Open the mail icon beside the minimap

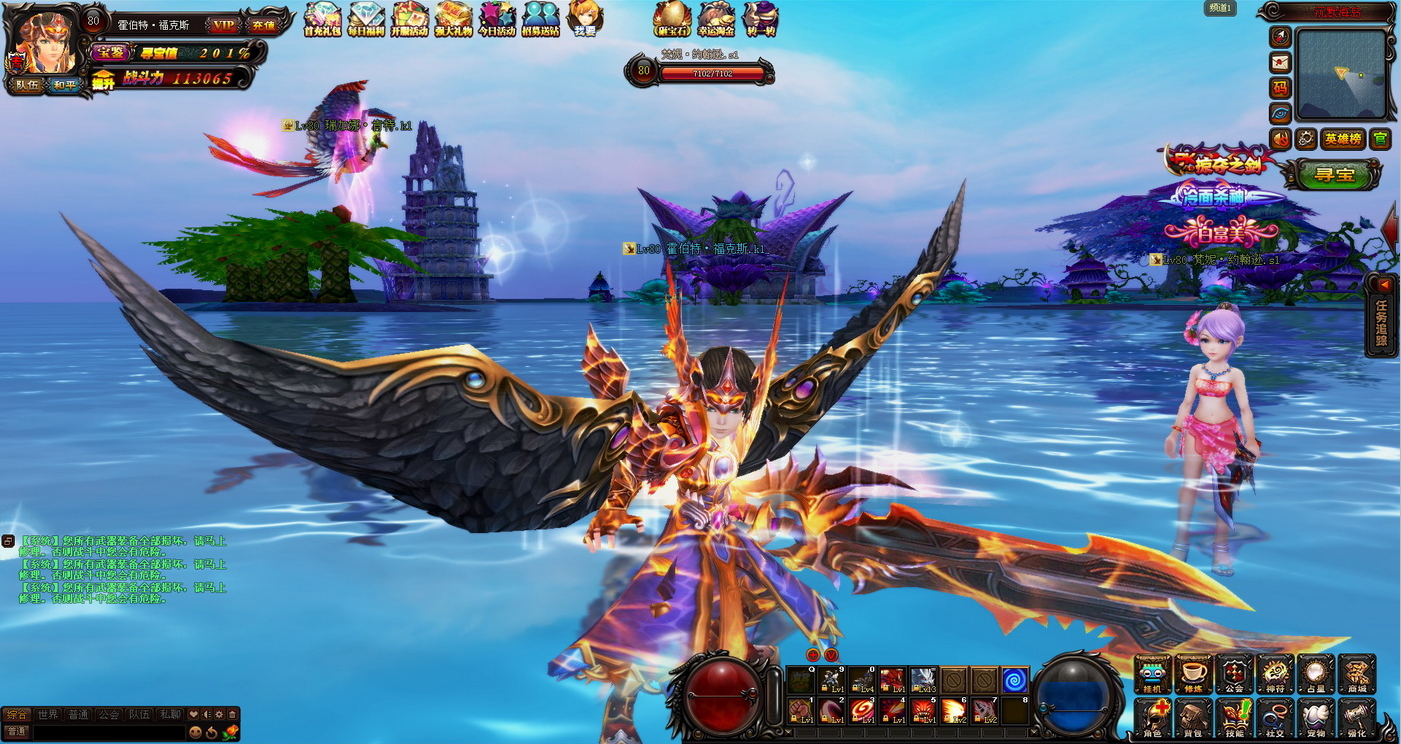click(1280, 61)
